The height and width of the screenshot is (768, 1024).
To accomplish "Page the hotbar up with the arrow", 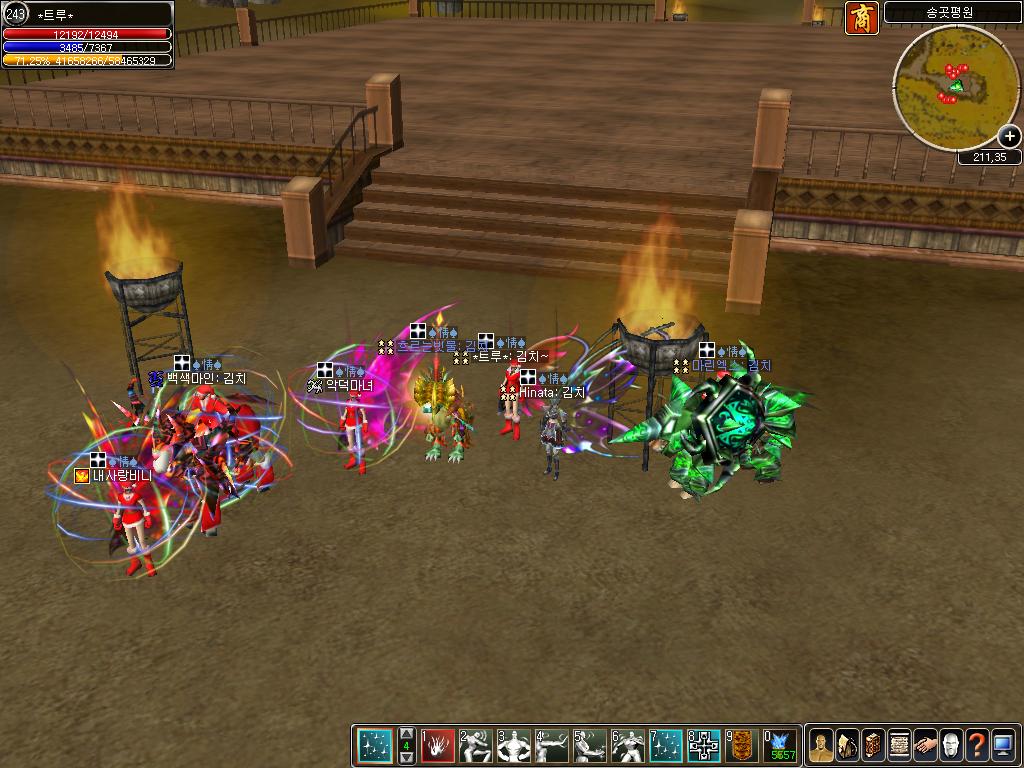I will pyautogui.click(x=406, y=732).
